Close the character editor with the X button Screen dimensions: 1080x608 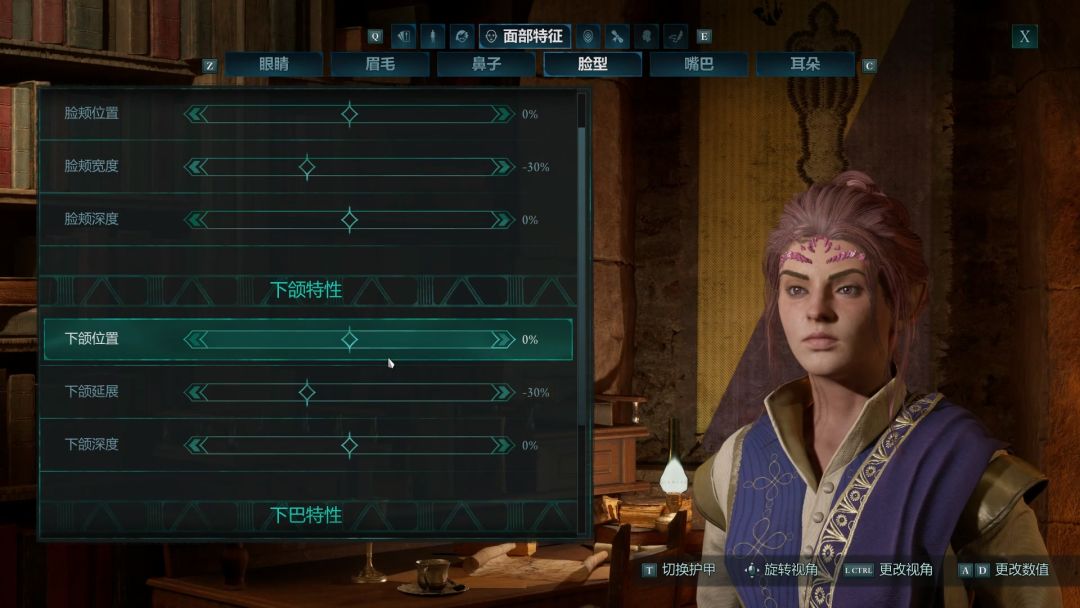pos(1024,37)
